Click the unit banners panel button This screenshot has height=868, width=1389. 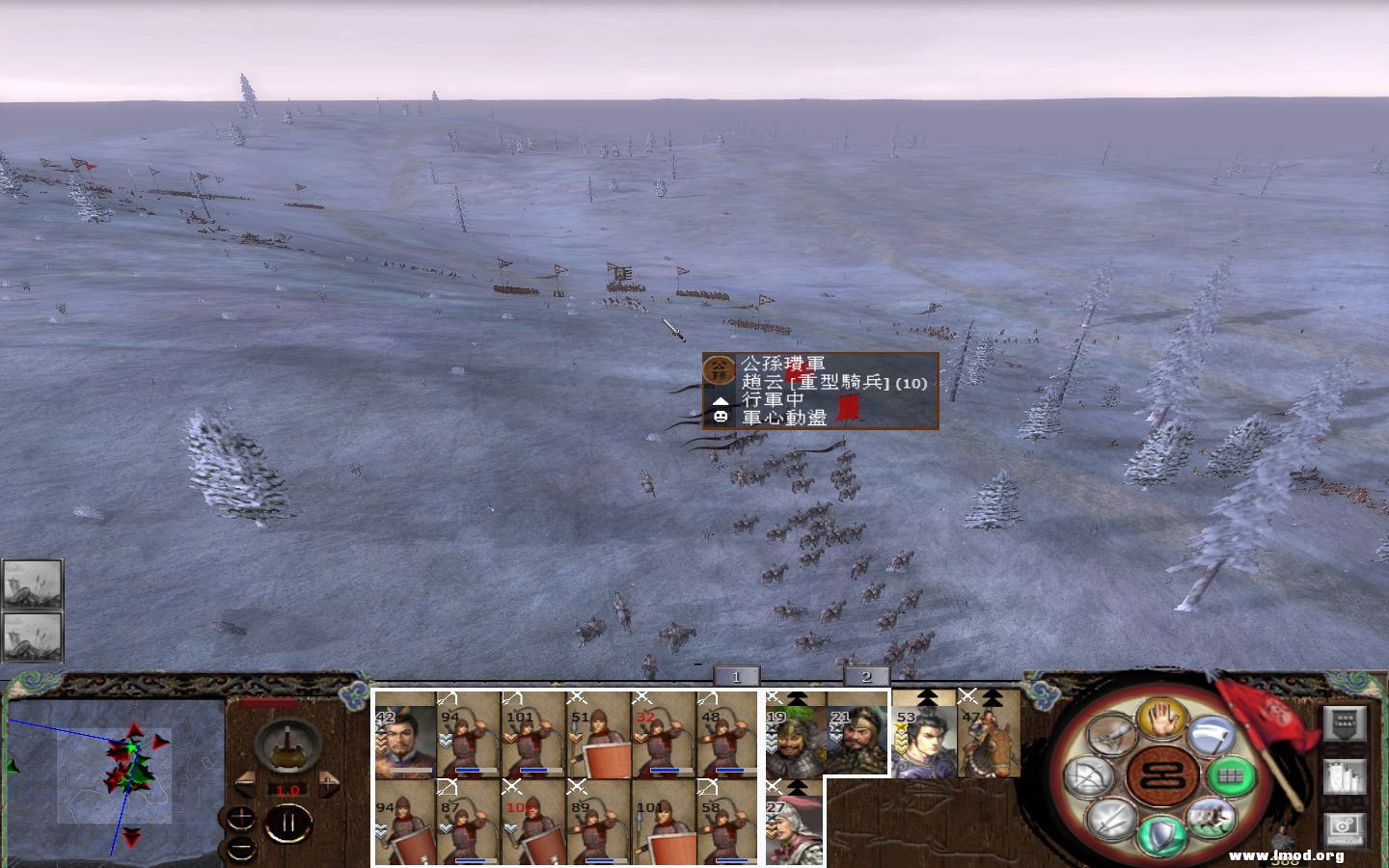click(x=1343, y=723)
